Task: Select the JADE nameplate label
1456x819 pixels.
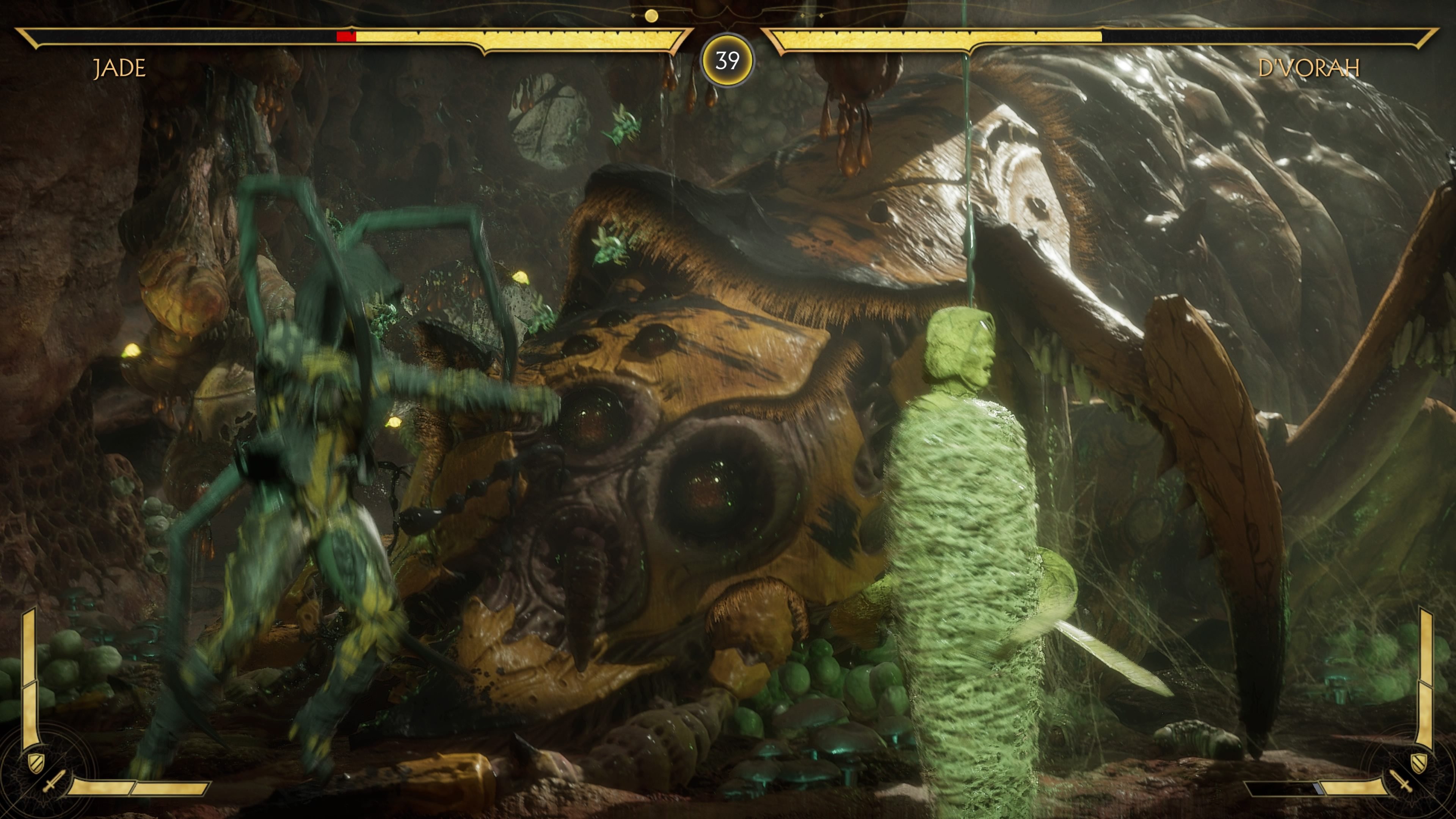Action: point(120,68)
